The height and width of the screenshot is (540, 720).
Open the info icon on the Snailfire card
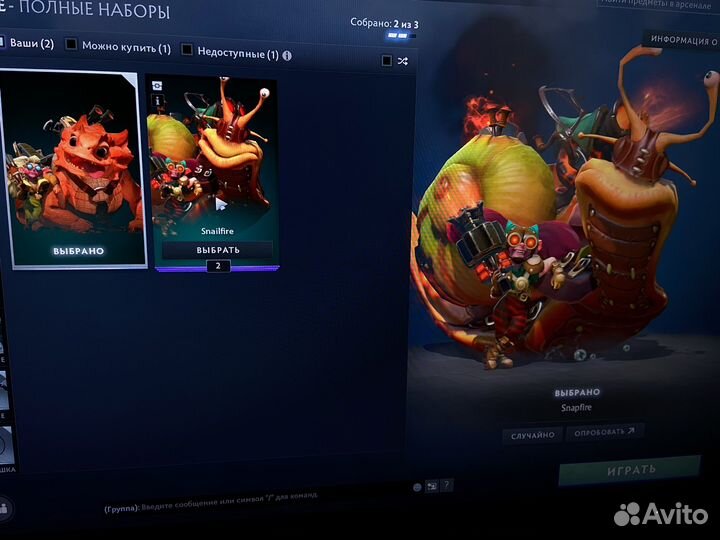click(x=157, y=98)
